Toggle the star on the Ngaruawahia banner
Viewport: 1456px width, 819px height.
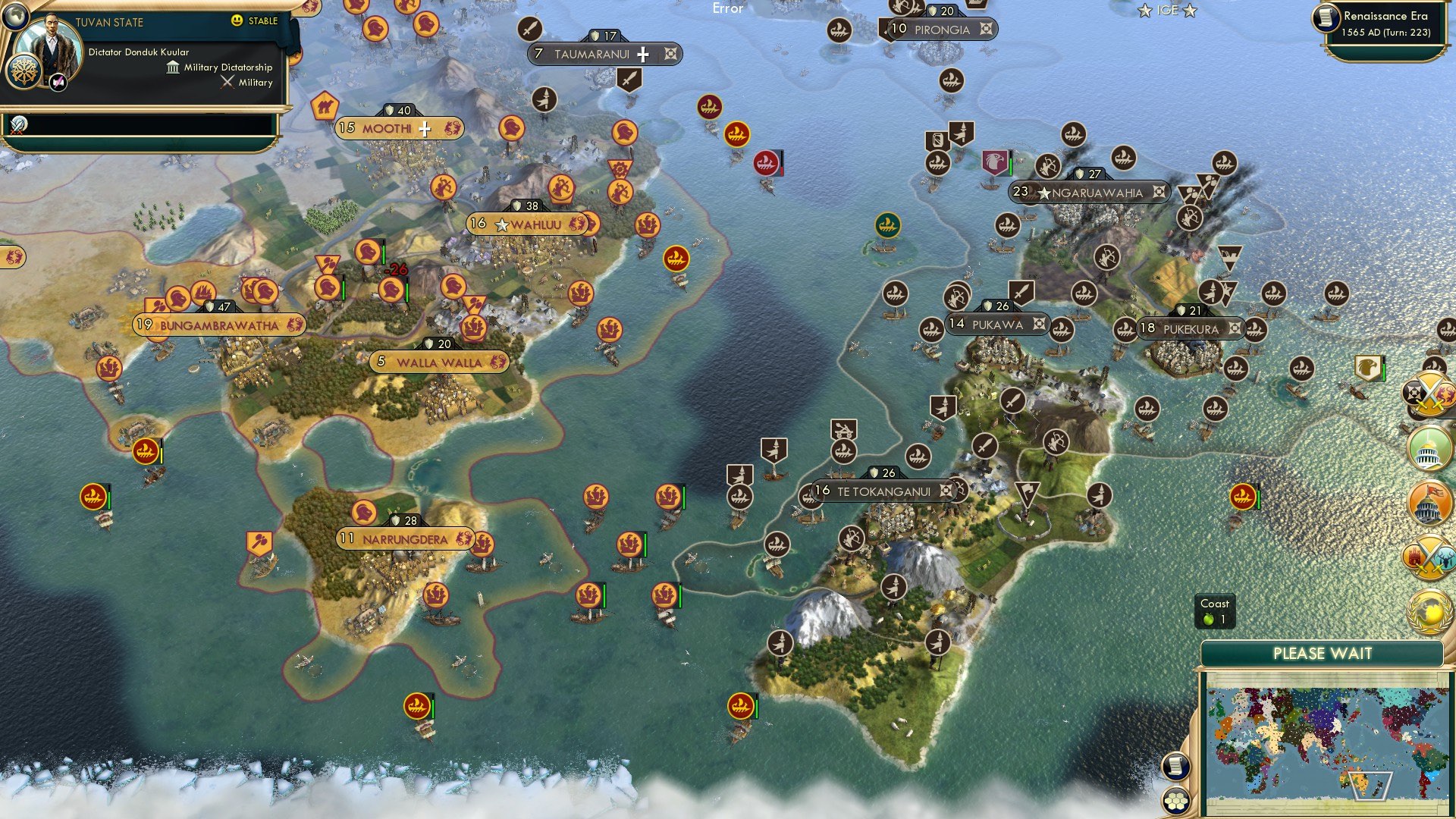coord(1044,193)
